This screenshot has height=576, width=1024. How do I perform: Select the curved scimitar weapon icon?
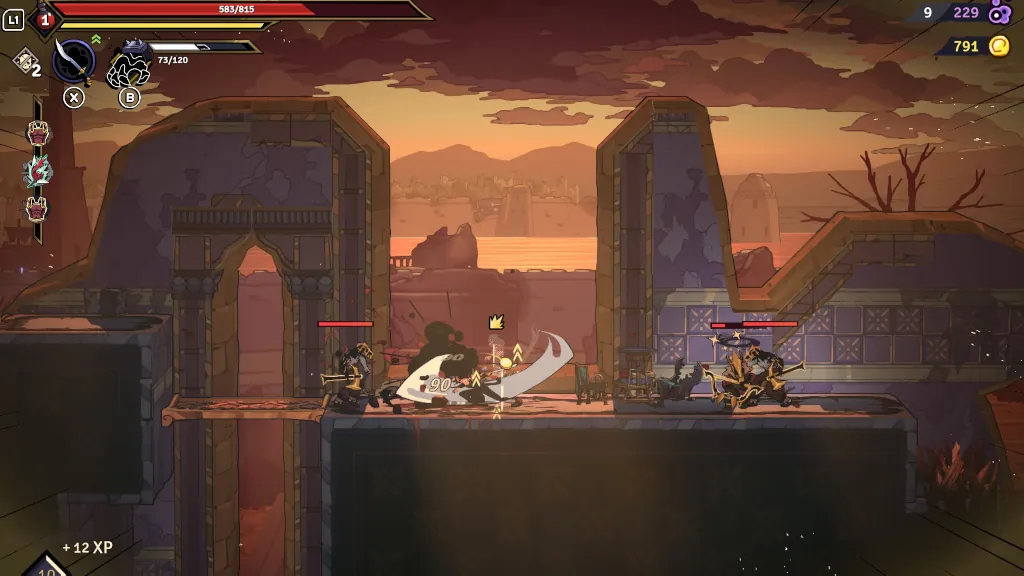73,61
